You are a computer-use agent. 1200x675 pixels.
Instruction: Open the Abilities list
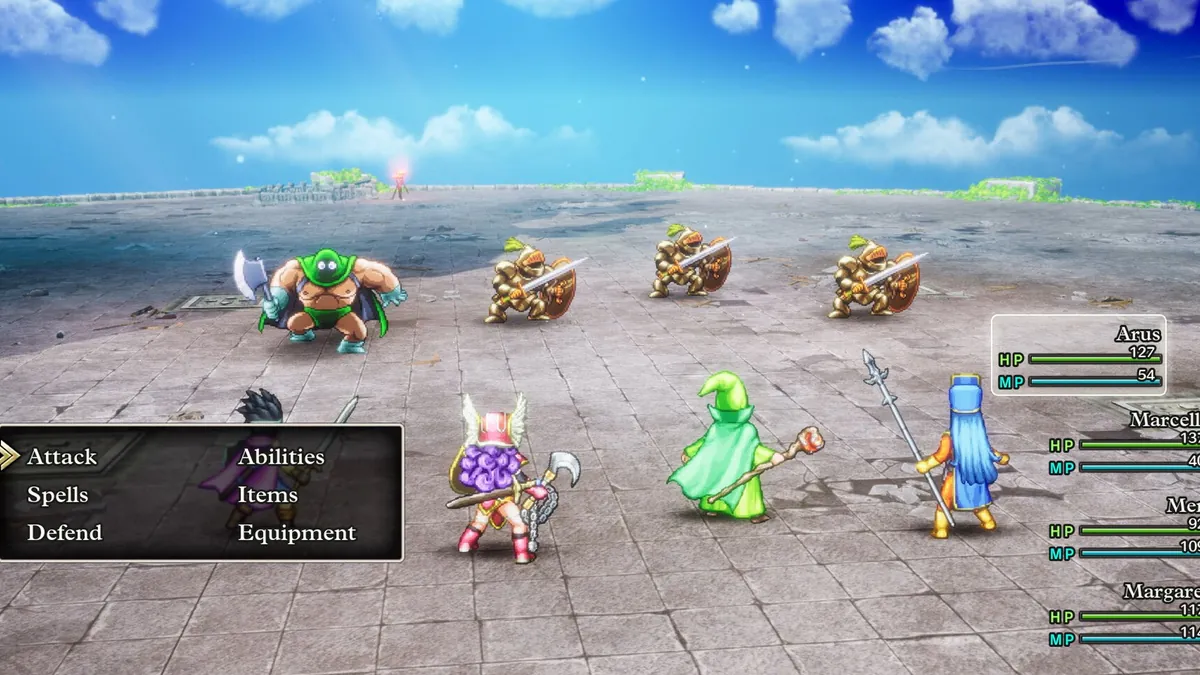[281, 457]
